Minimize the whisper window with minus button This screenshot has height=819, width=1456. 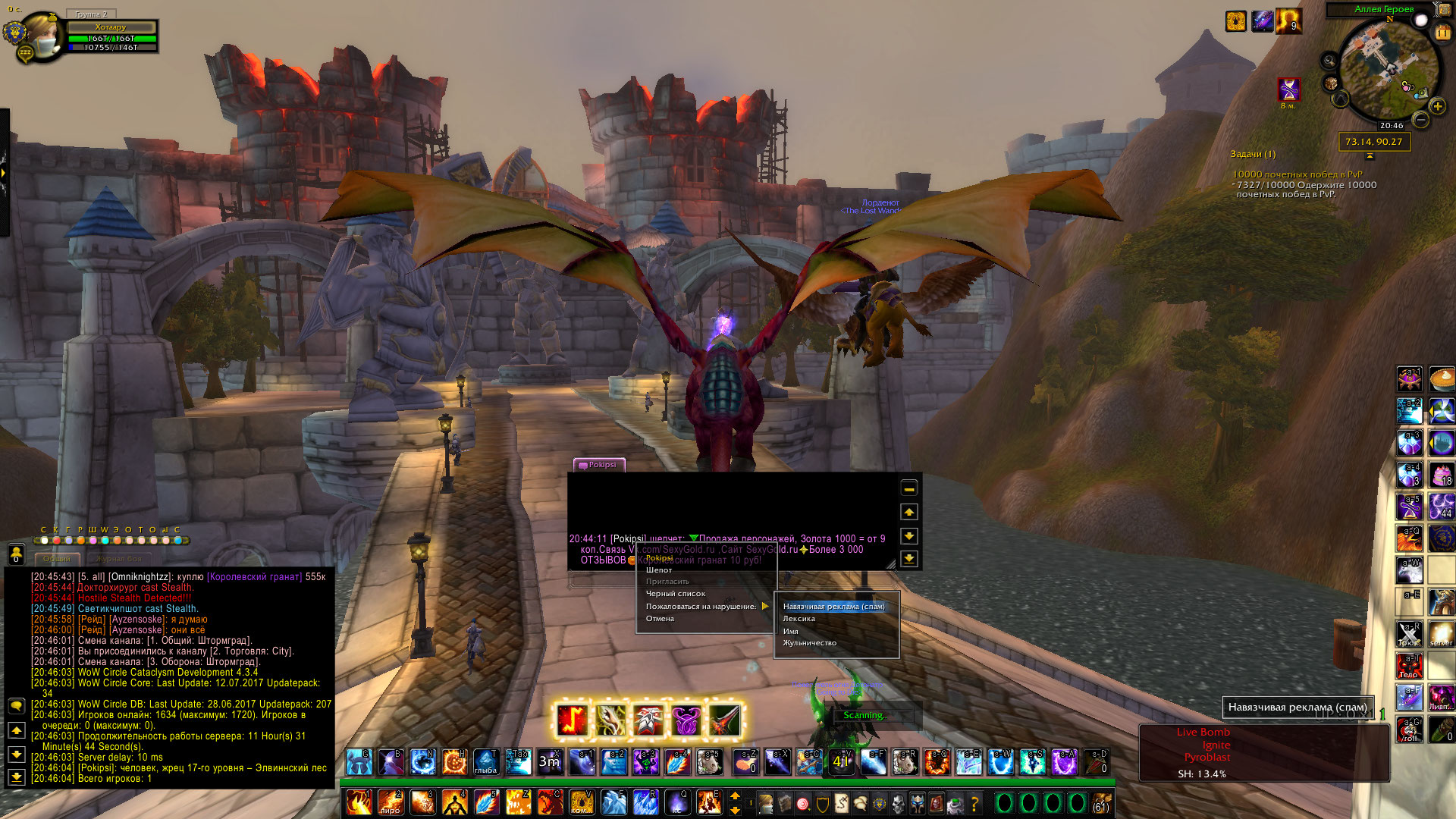click(x=908, y=488)
